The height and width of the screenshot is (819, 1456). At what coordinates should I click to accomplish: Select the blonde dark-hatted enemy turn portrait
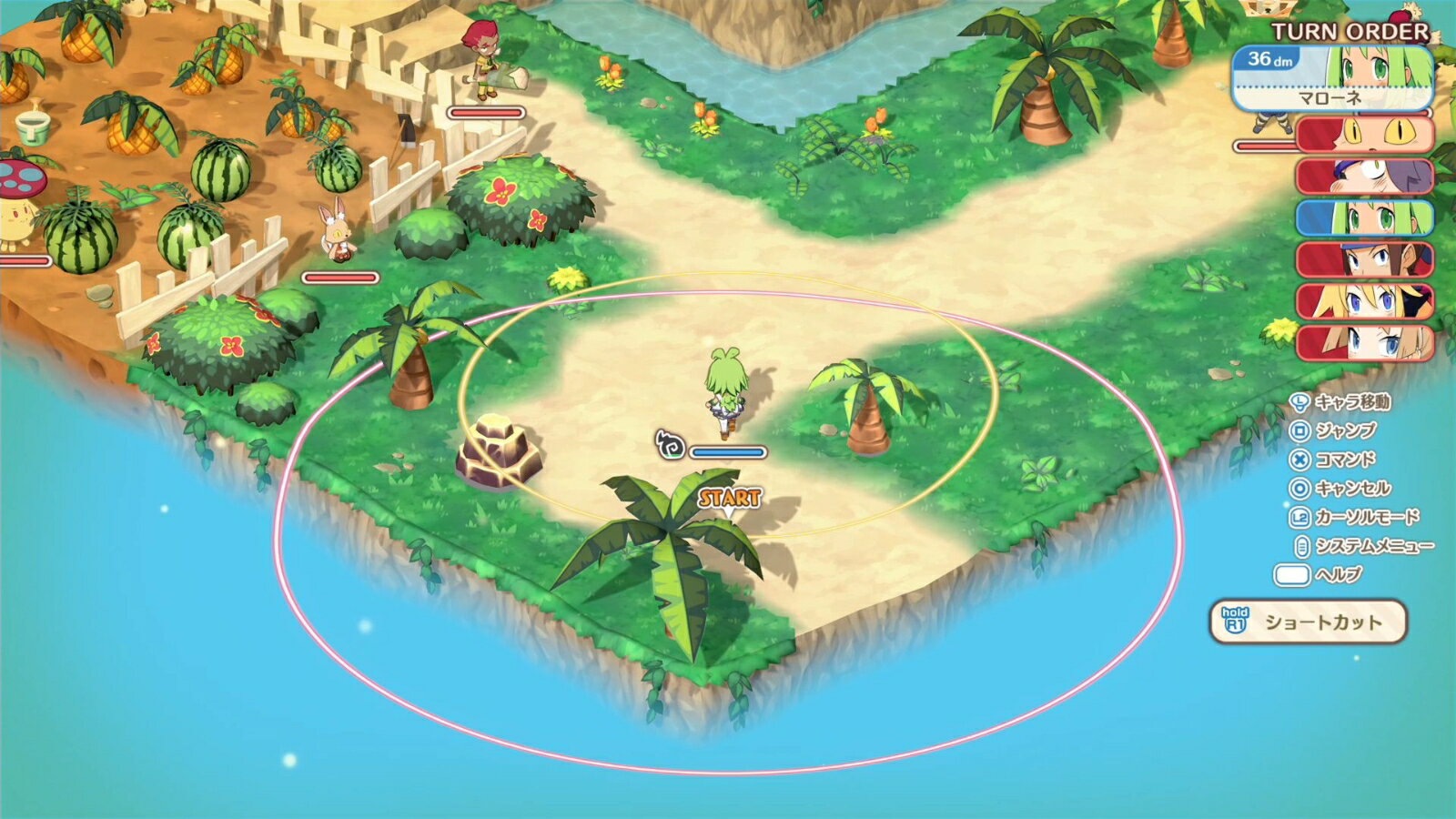click(x=1364, y=301)
